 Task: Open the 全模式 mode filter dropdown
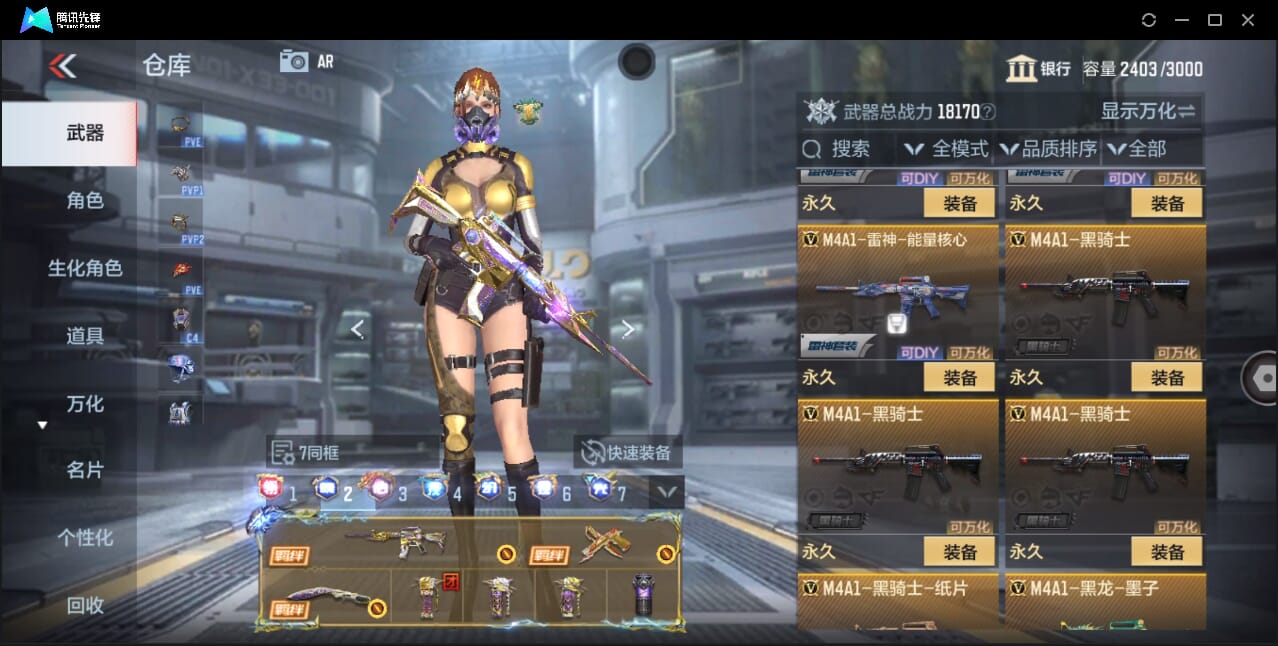tap(946, 149)
